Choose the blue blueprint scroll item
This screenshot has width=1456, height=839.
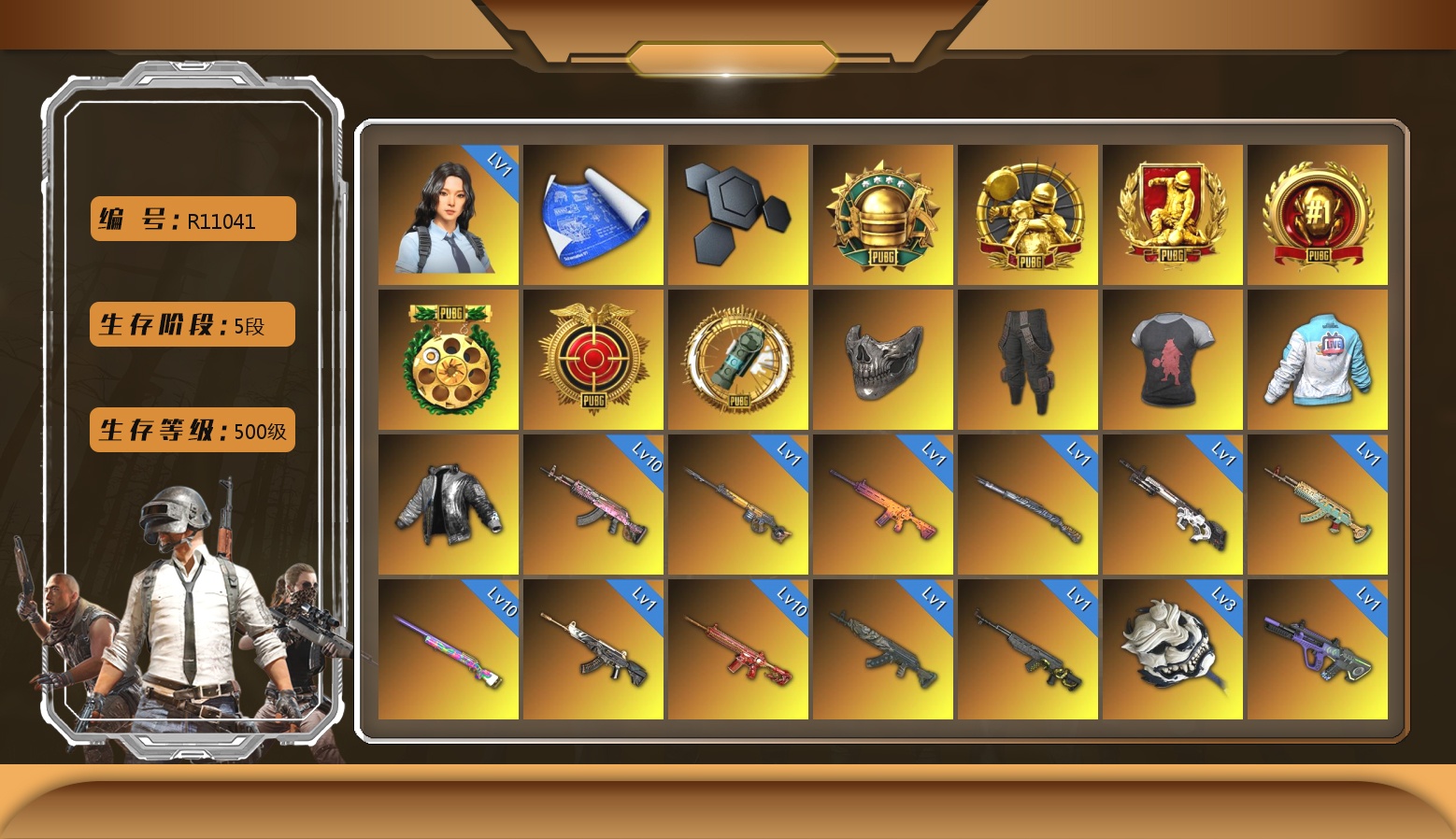[x=592, y=215]
